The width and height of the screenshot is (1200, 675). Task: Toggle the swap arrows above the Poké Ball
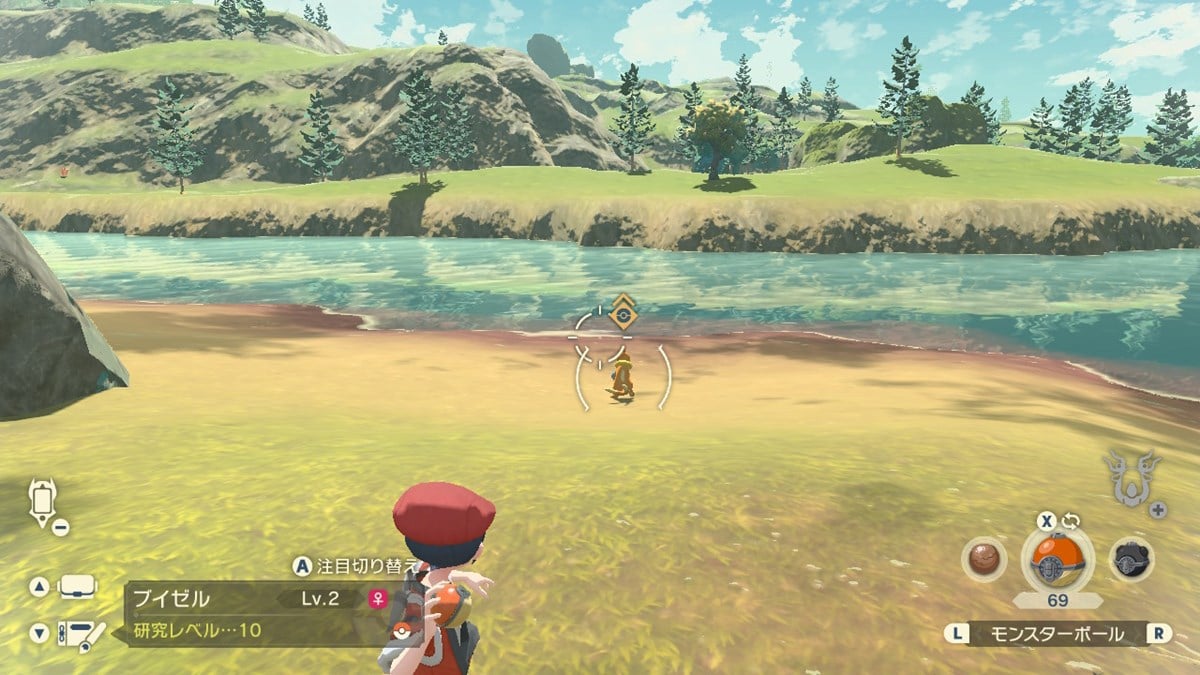1072,520
